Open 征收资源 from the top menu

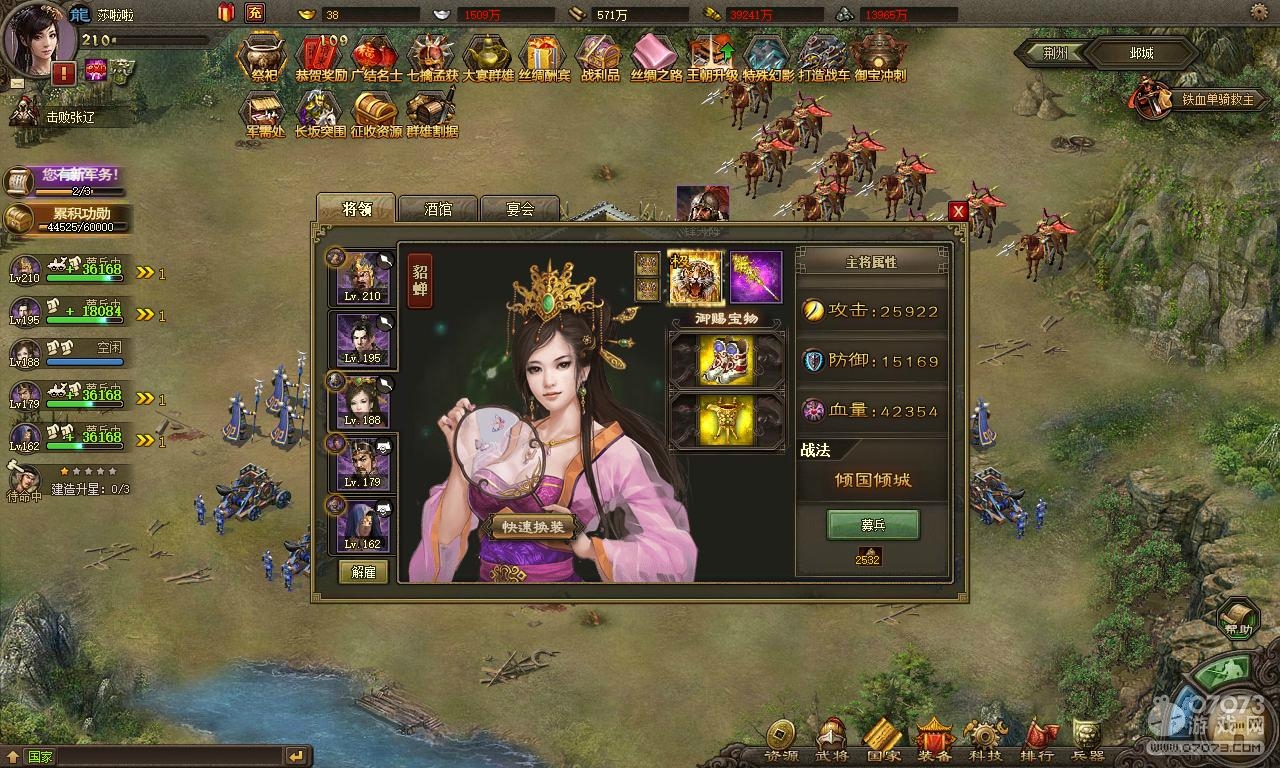point(376,113)
